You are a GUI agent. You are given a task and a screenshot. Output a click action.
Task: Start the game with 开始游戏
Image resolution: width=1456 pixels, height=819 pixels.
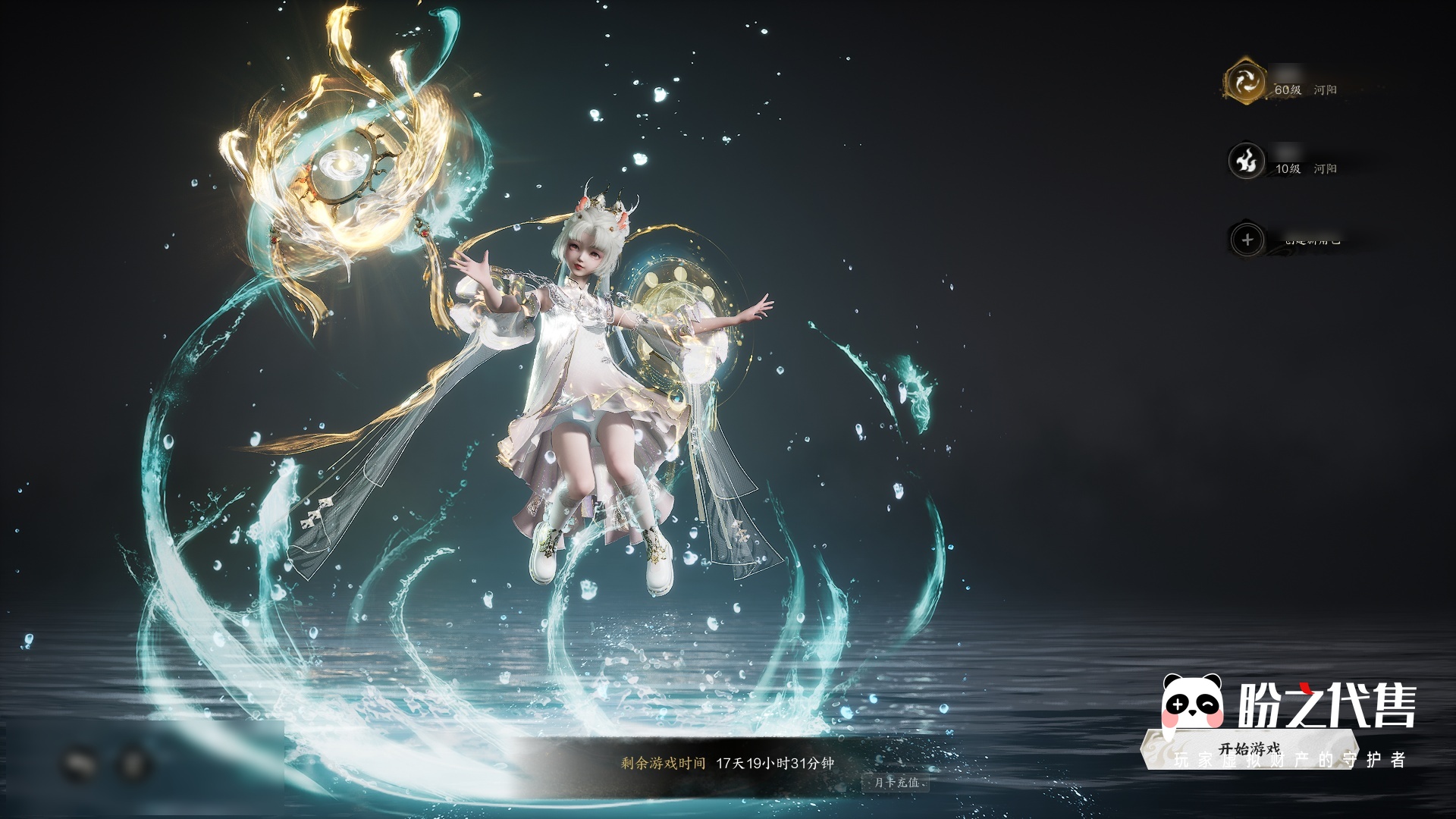[x=1248, y=749]
